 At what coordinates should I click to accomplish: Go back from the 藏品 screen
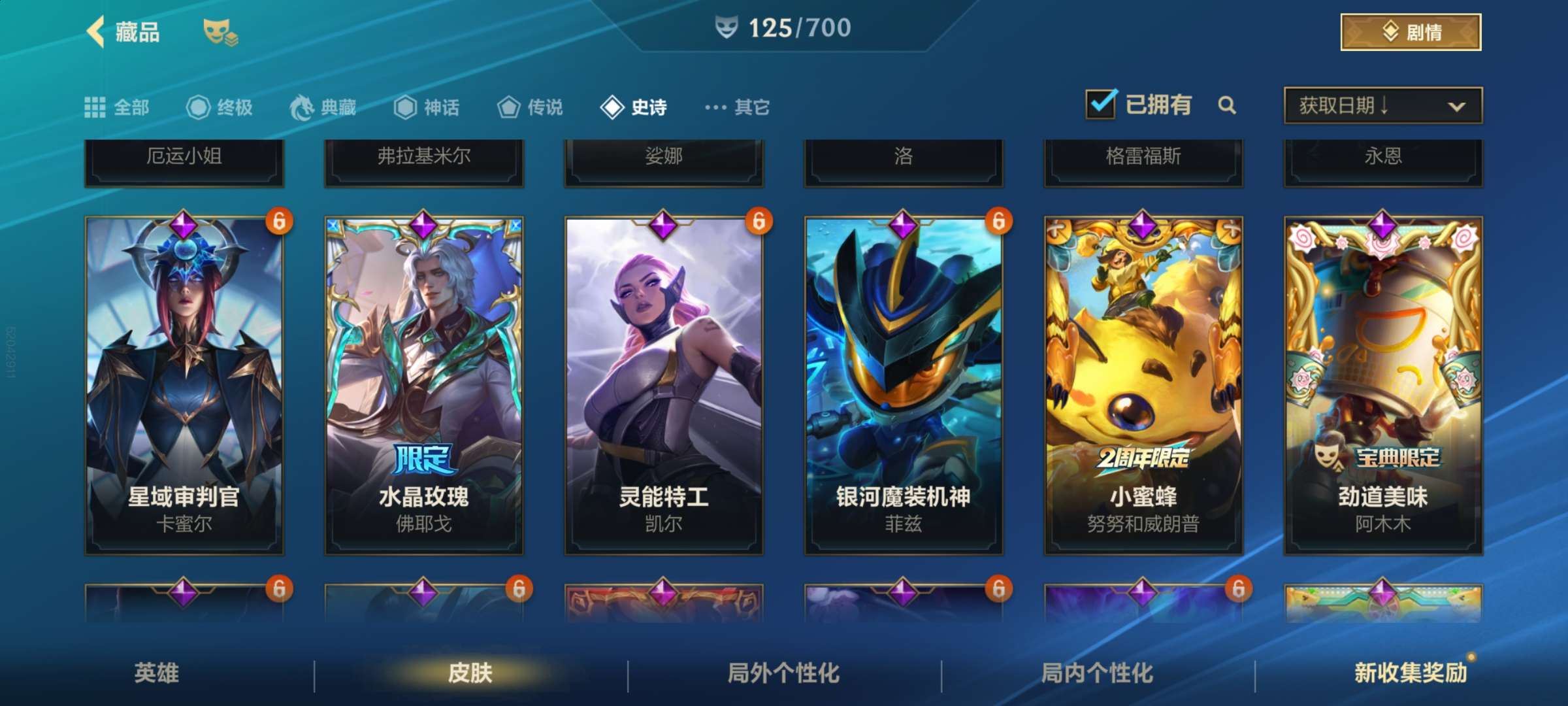(x=97, y=31)
